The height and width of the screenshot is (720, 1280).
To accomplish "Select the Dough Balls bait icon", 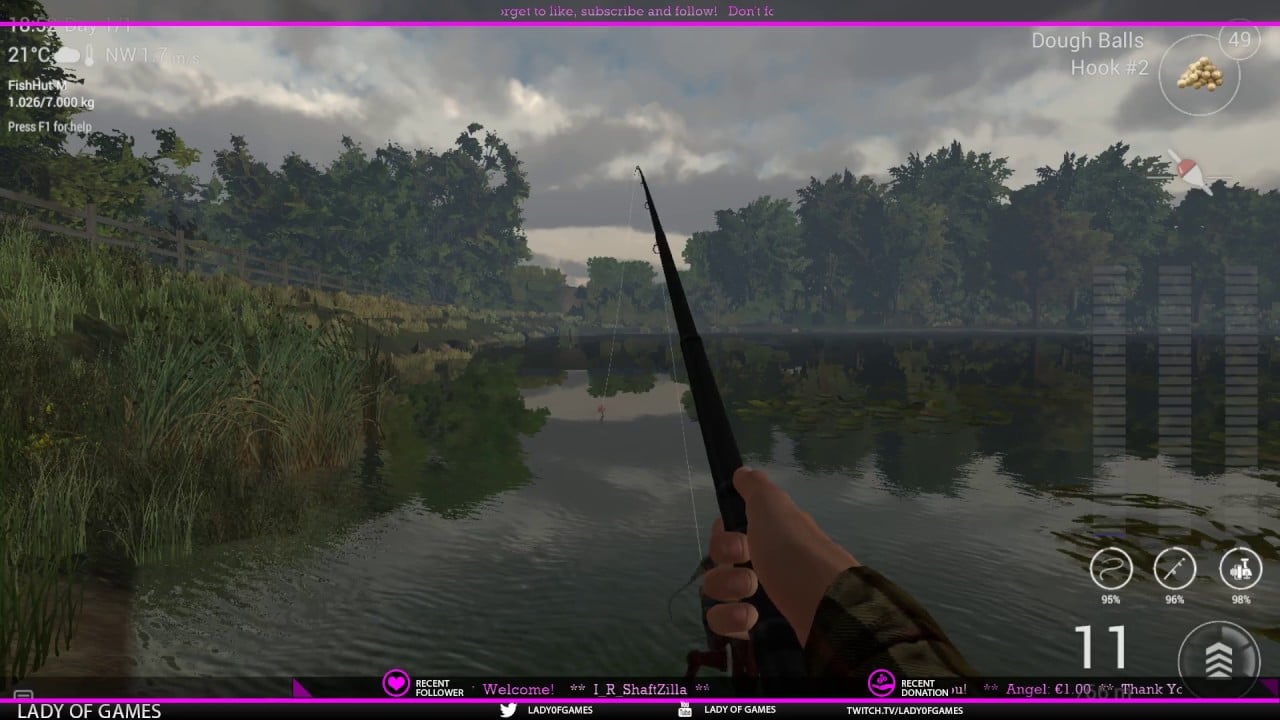I will (x=1199, y=75).
